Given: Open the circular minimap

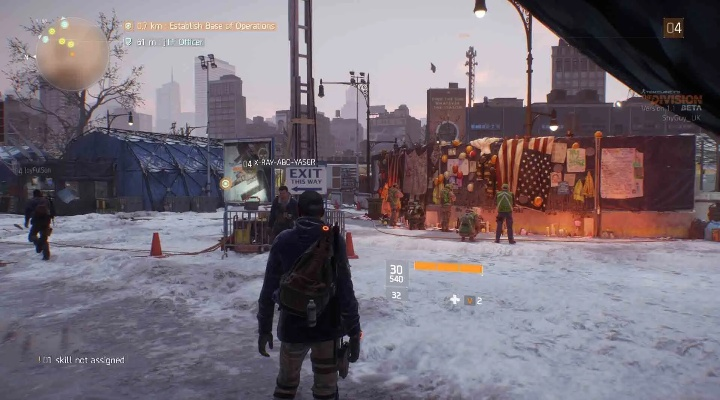Looking at the screenshot, I should click(72, 54).
